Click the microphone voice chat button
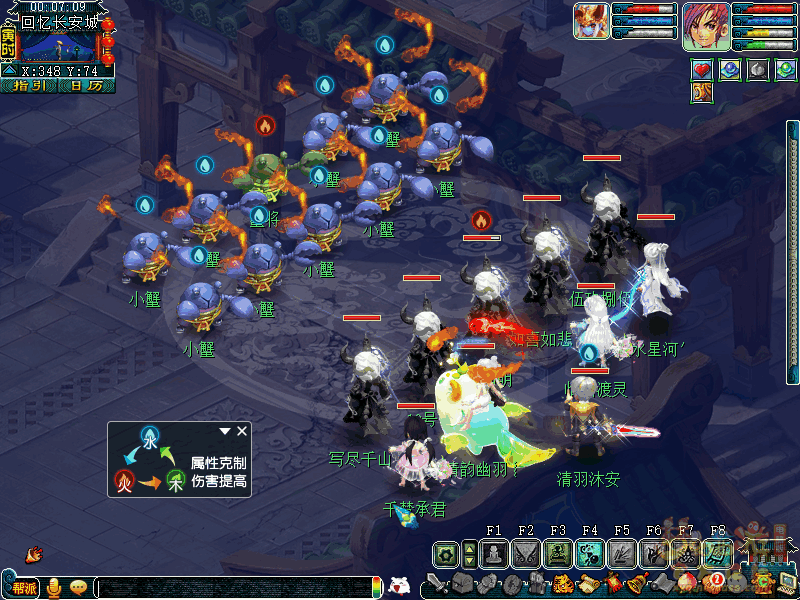The image size is (800, 600). click(x=55, y=587)
